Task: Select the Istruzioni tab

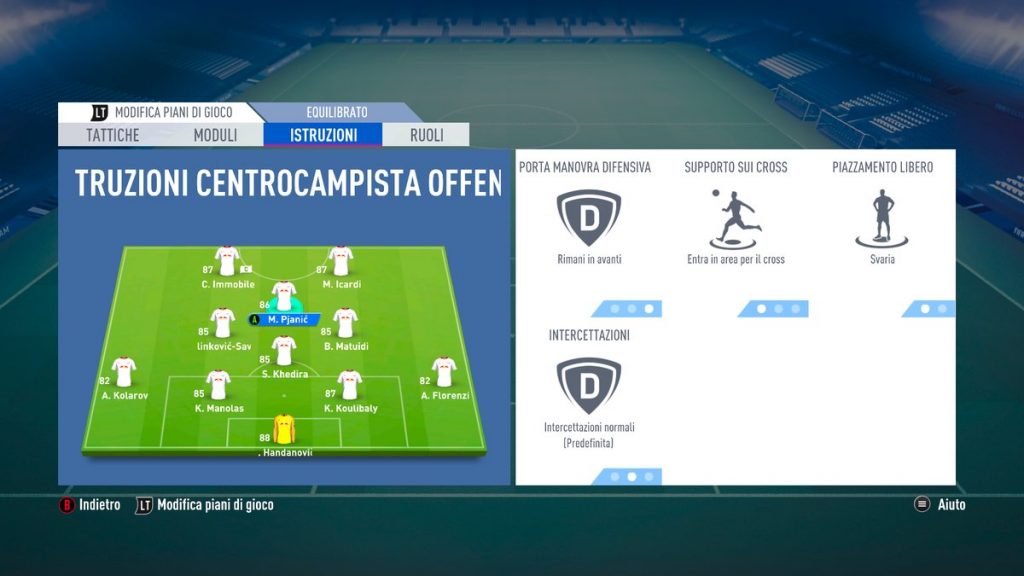Action: pyautogui.click(x=323, y=135)
